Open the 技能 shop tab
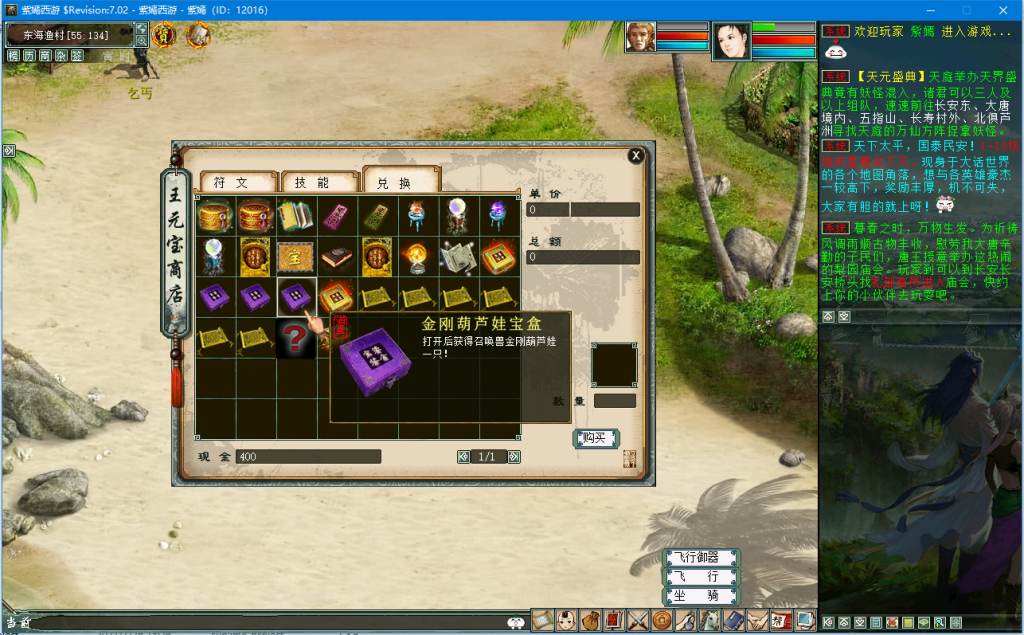The image size is (1024, 635). click(x=318, y=182)
